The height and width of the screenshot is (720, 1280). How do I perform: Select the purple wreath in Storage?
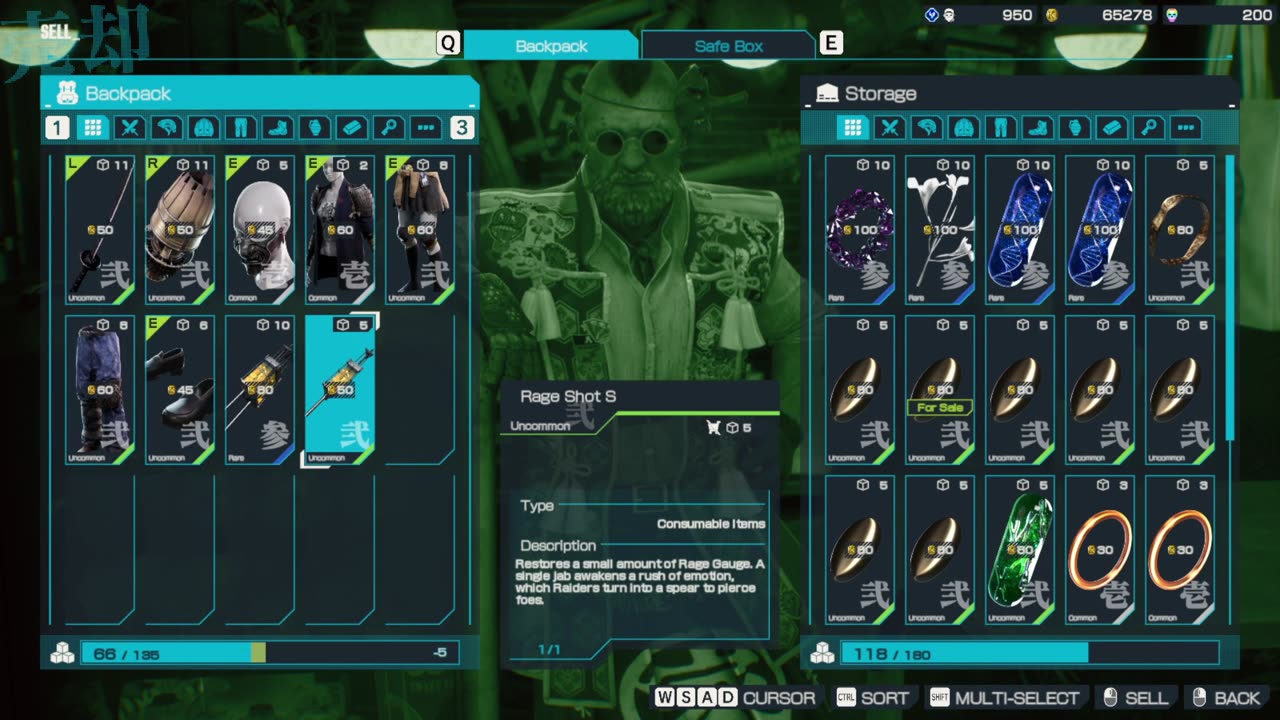coord(860,230)
